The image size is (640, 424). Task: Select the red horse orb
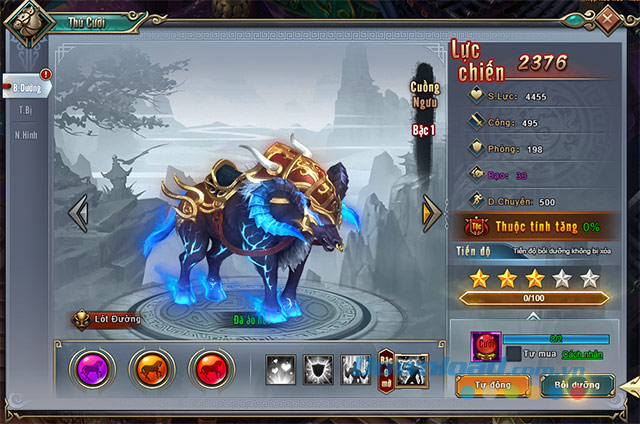[x=208, y=369]
